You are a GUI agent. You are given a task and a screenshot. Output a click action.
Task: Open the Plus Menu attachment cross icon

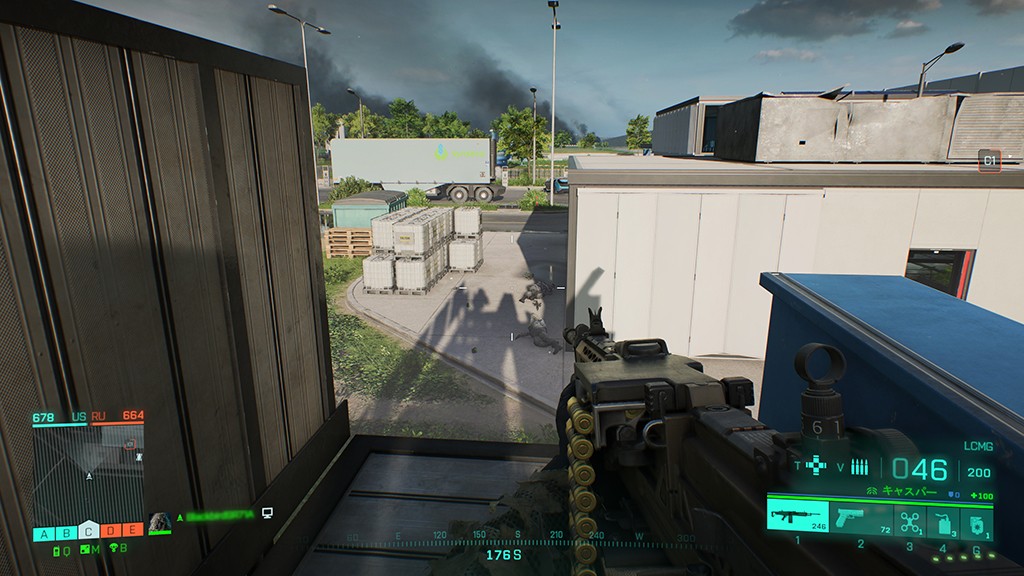pyautogui.click(x=817, y=466)
